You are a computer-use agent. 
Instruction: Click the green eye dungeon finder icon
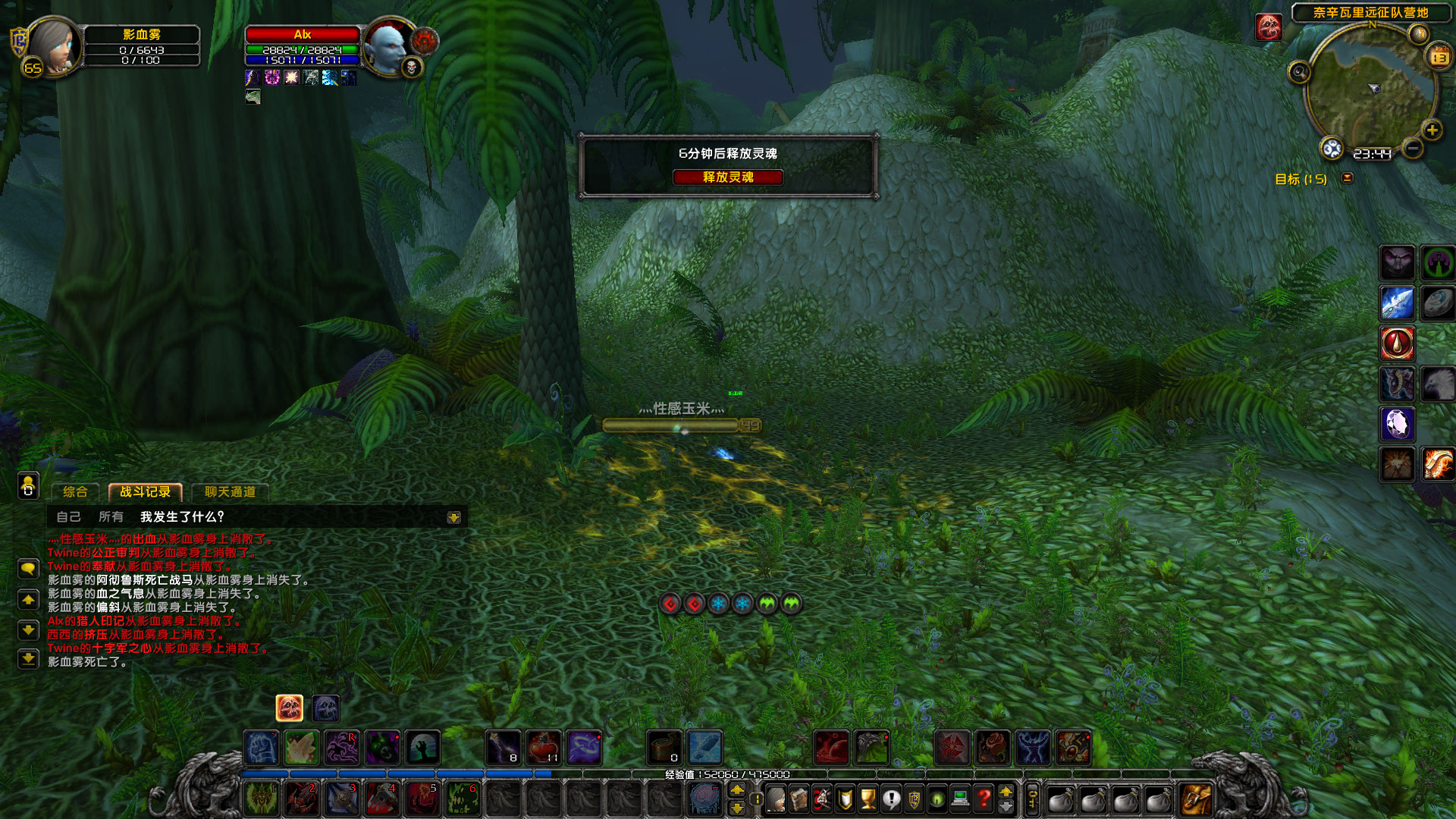click(x=936, y=800)
